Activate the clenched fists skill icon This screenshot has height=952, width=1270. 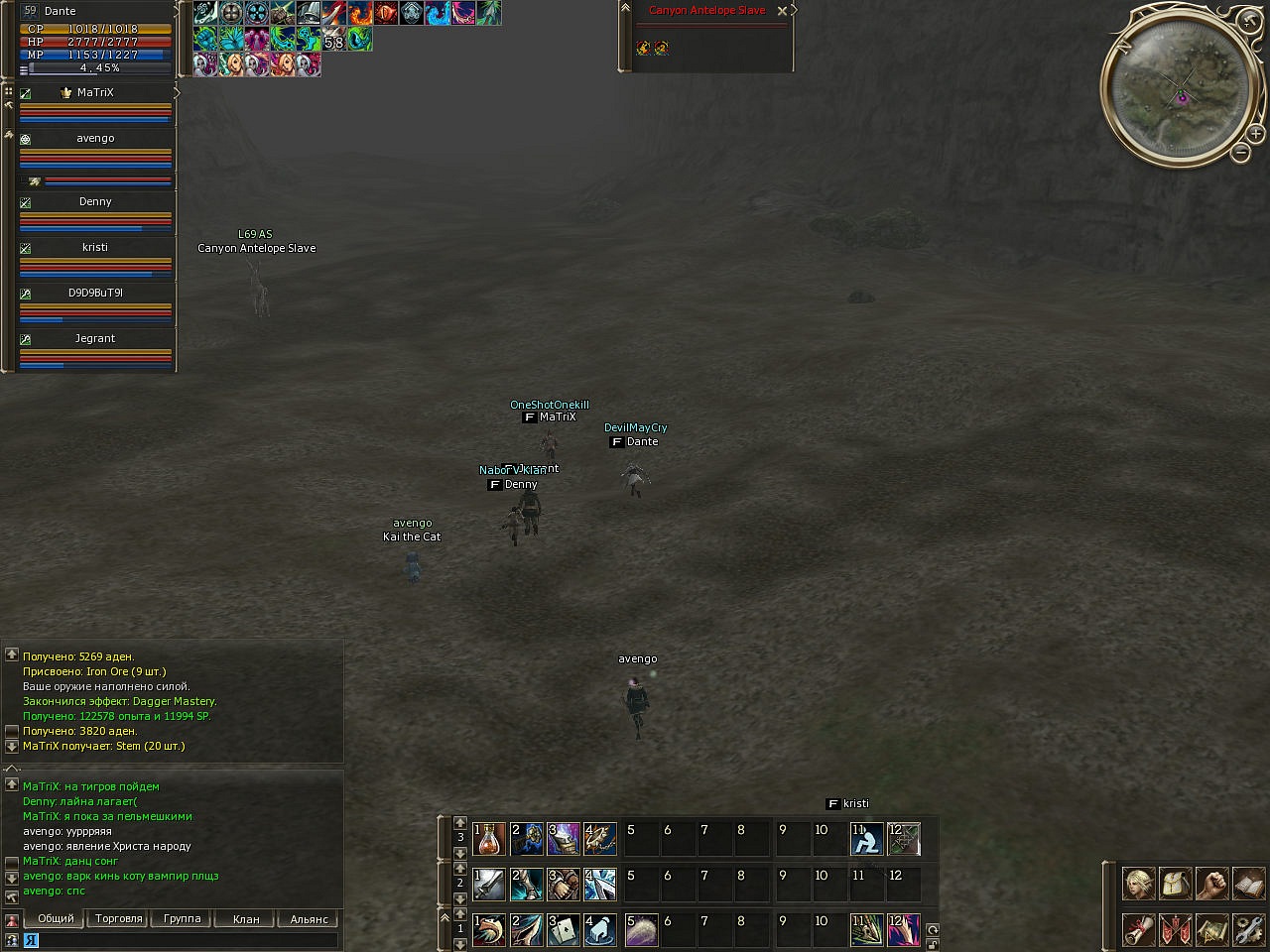pos(563,885)
